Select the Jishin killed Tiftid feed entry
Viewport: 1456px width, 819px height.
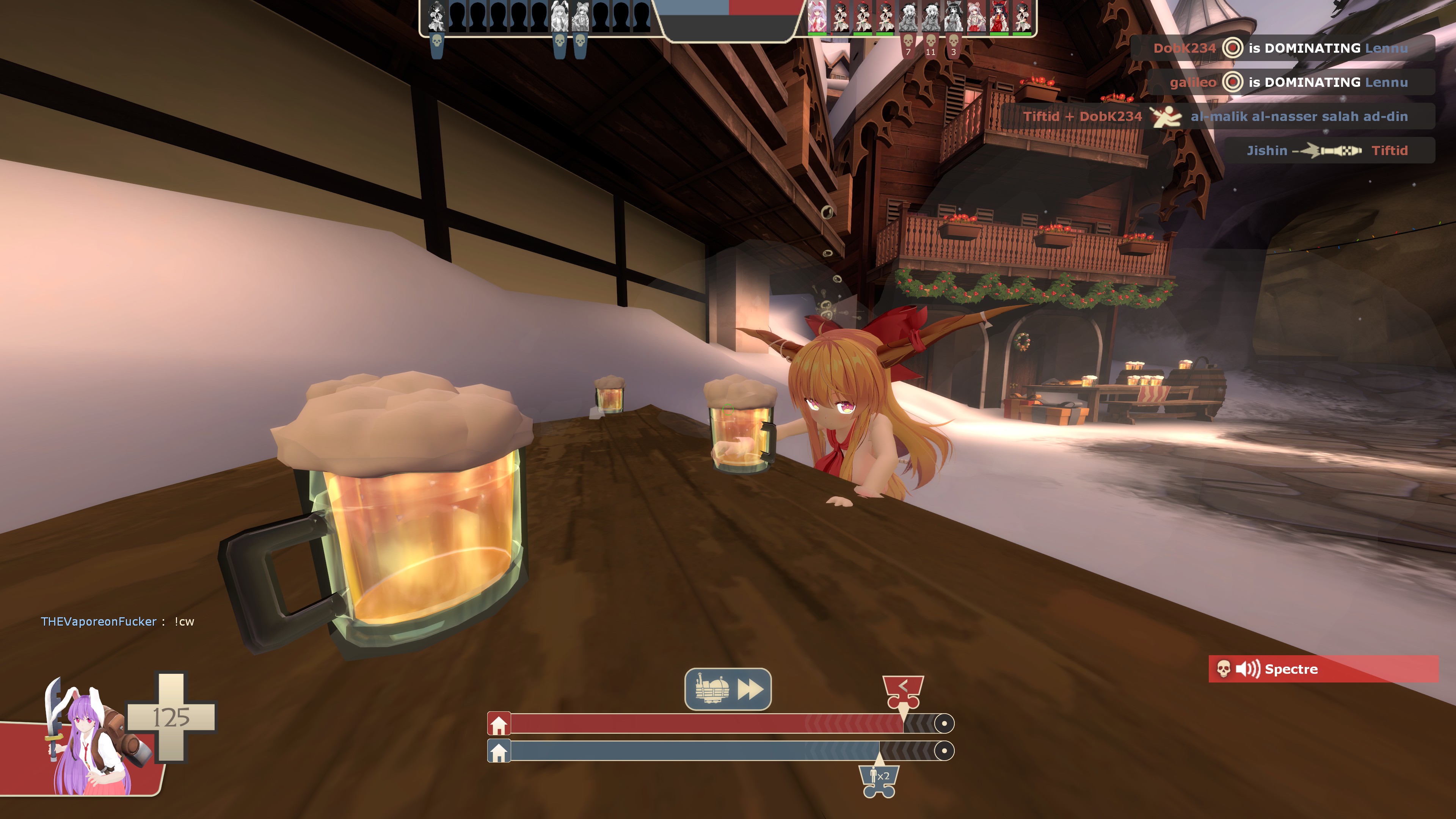1327,151
